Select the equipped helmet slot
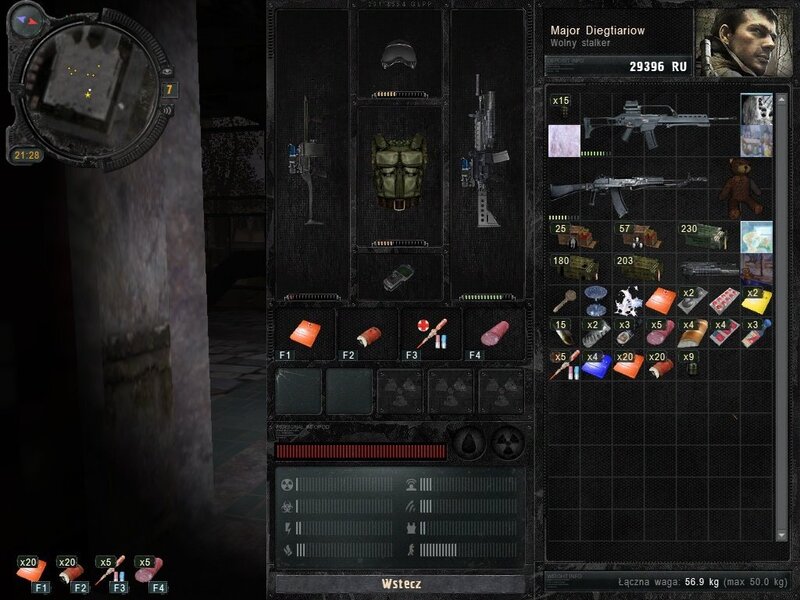800x600 pixels. (x=399, y=55)
